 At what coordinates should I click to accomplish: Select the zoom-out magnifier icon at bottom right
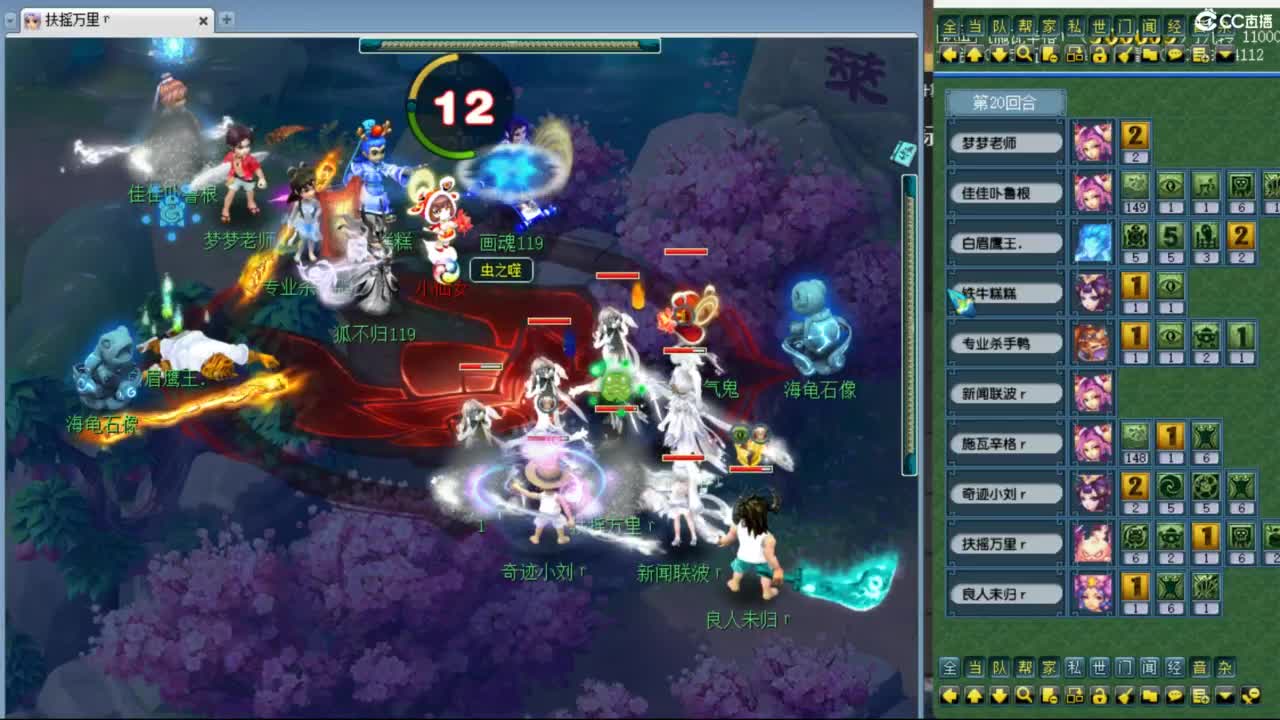(1253, 694)
